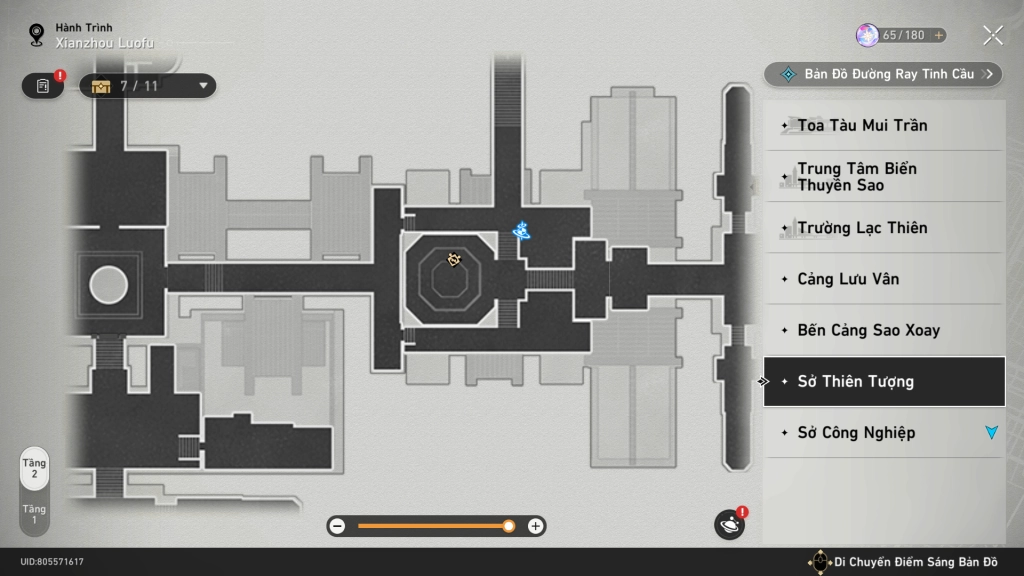Zoom out the map with minus button
The image size is (1024, 576).
click(x=337, y=526)
